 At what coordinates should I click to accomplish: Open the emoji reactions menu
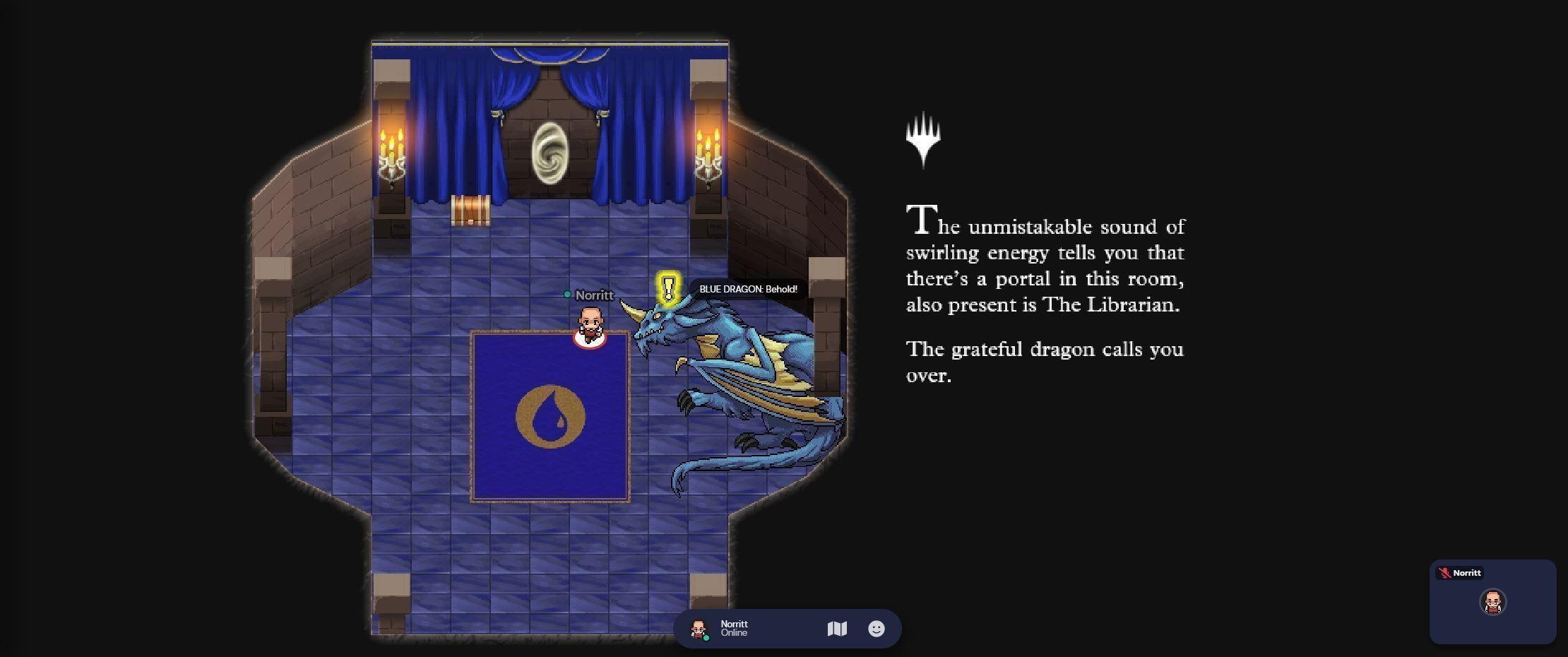pos(876,629)
